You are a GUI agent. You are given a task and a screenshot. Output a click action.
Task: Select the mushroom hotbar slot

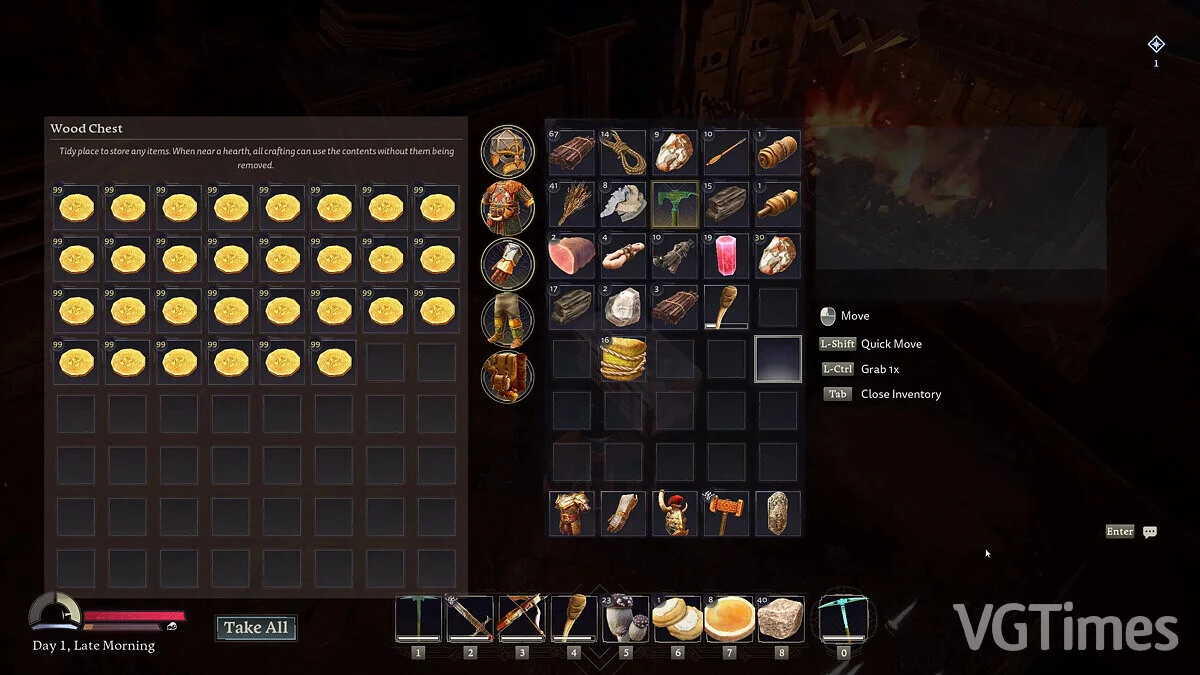click(x=624, y=619)
